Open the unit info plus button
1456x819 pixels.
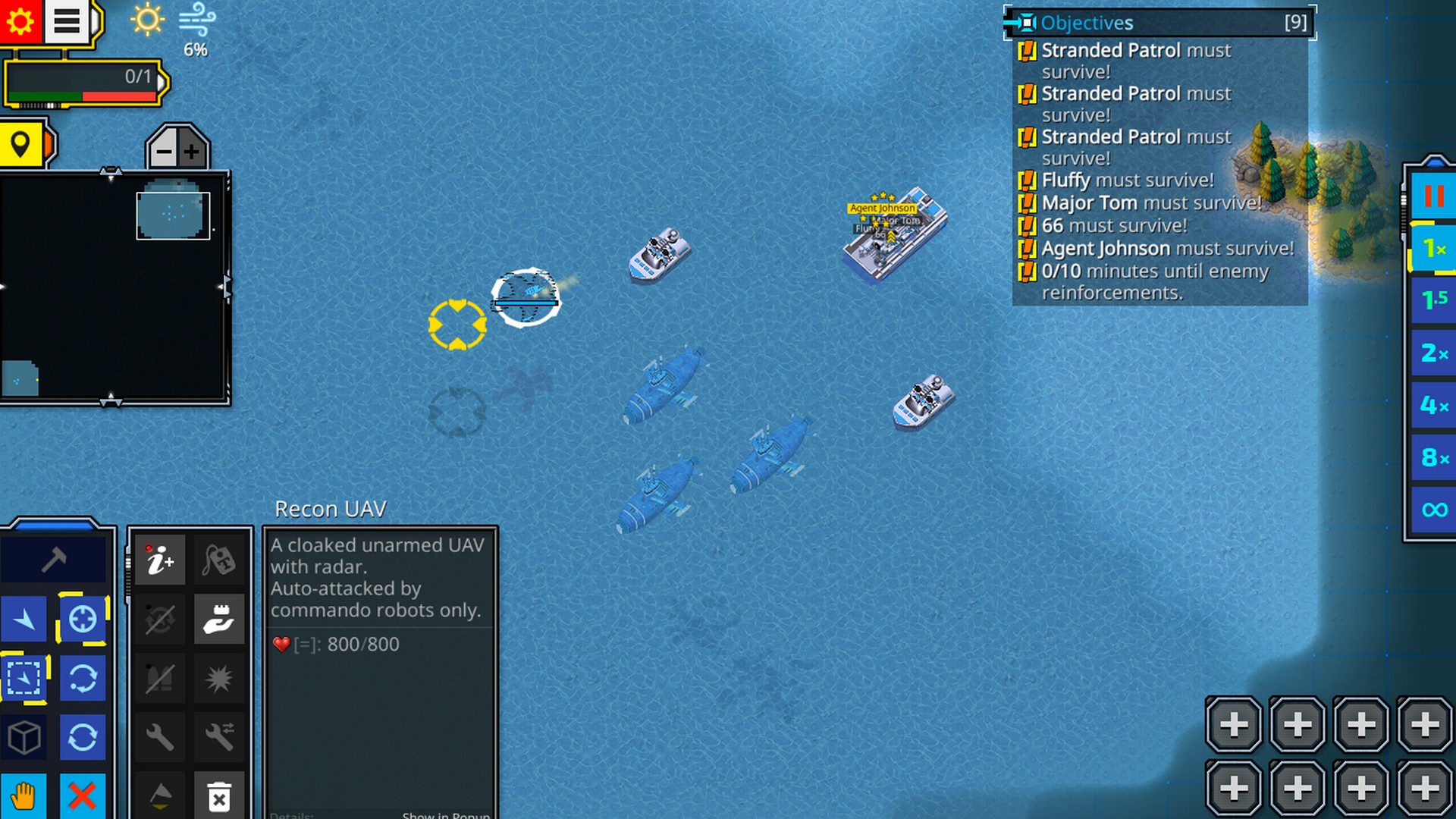[160, 560]
